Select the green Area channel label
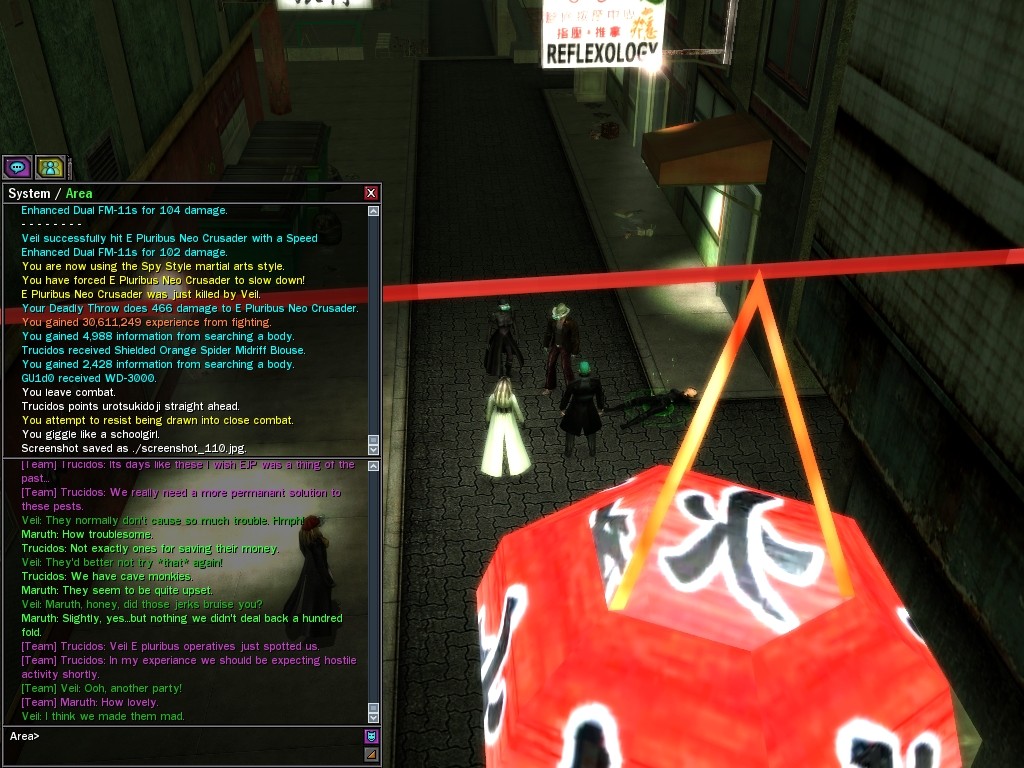Viewport: 1024px width, 768px height. pyautogui.click(x=79, y=194)
